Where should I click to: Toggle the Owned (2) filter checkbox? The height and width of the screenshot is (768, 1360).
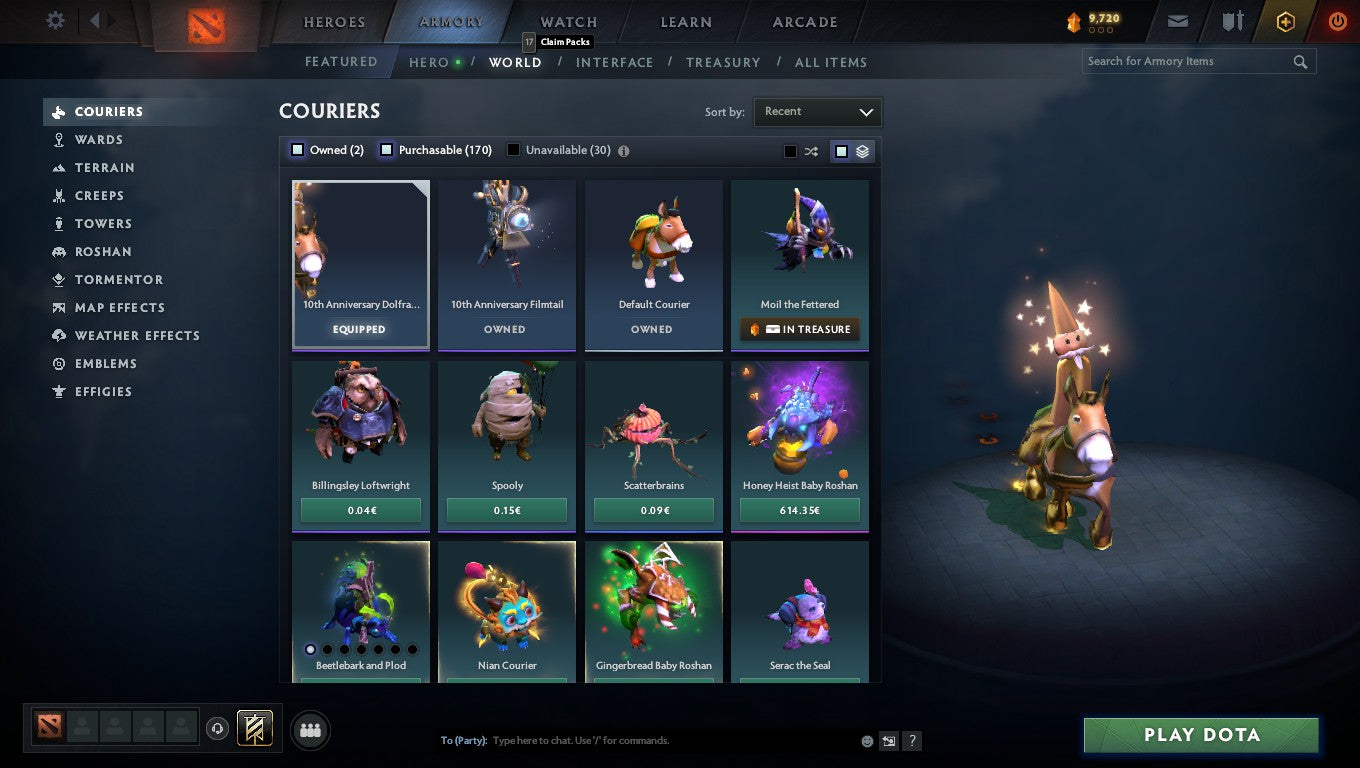297,149
